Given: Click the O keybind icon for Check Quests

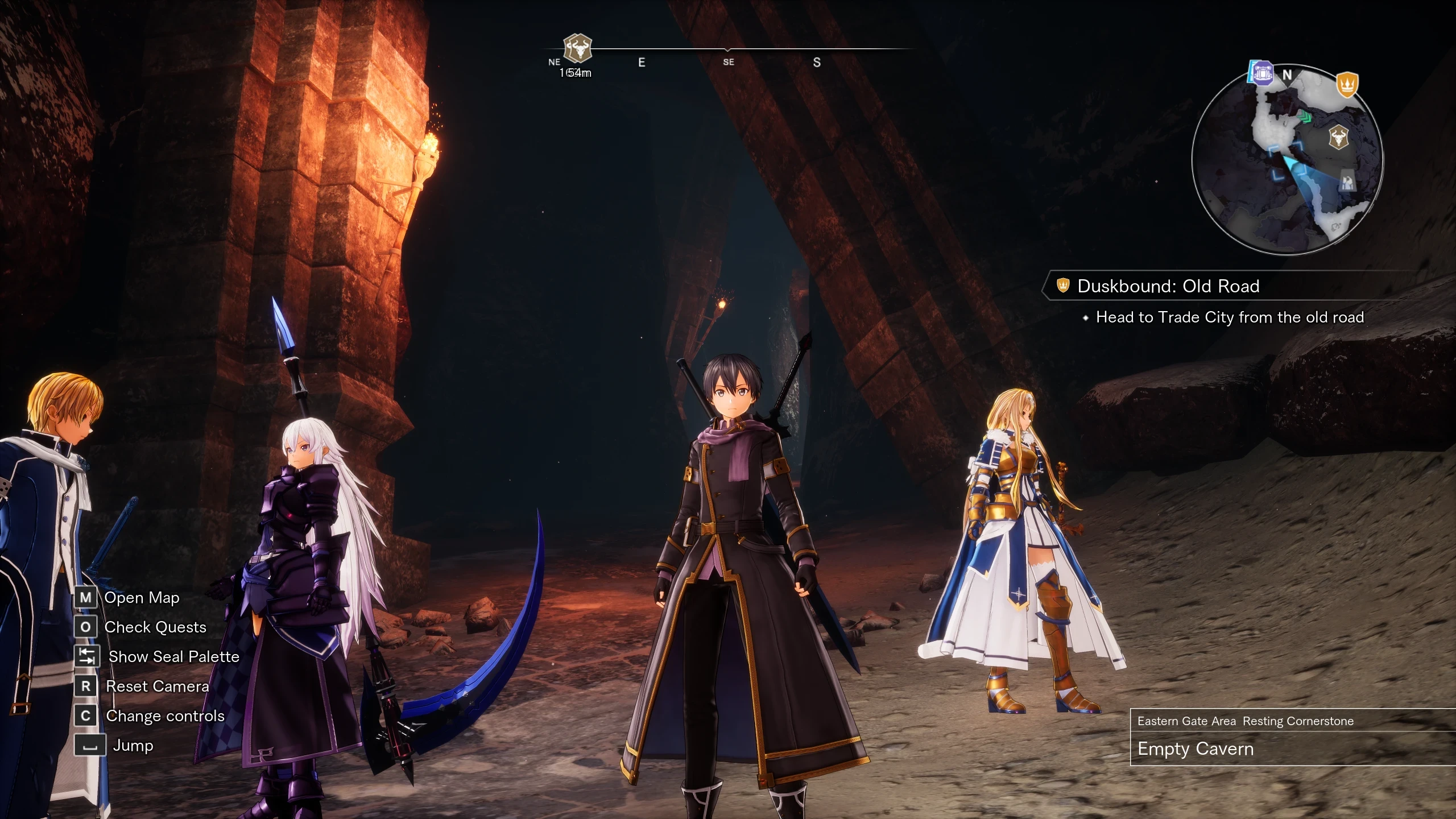Looking at the screenshot, I should coord(86,627).
